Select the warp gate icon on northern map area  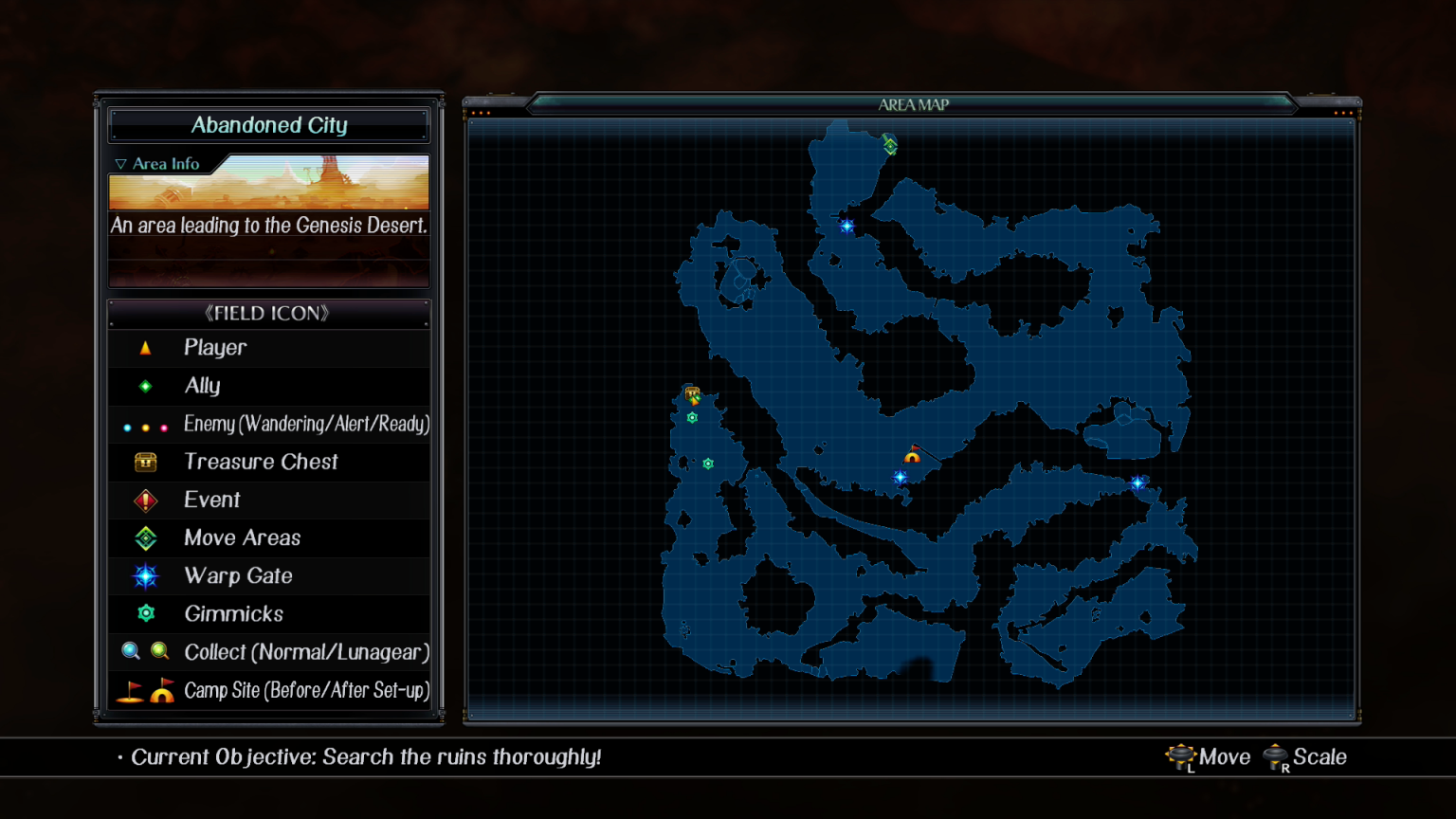pyautogui.click(x=846, y=226)
